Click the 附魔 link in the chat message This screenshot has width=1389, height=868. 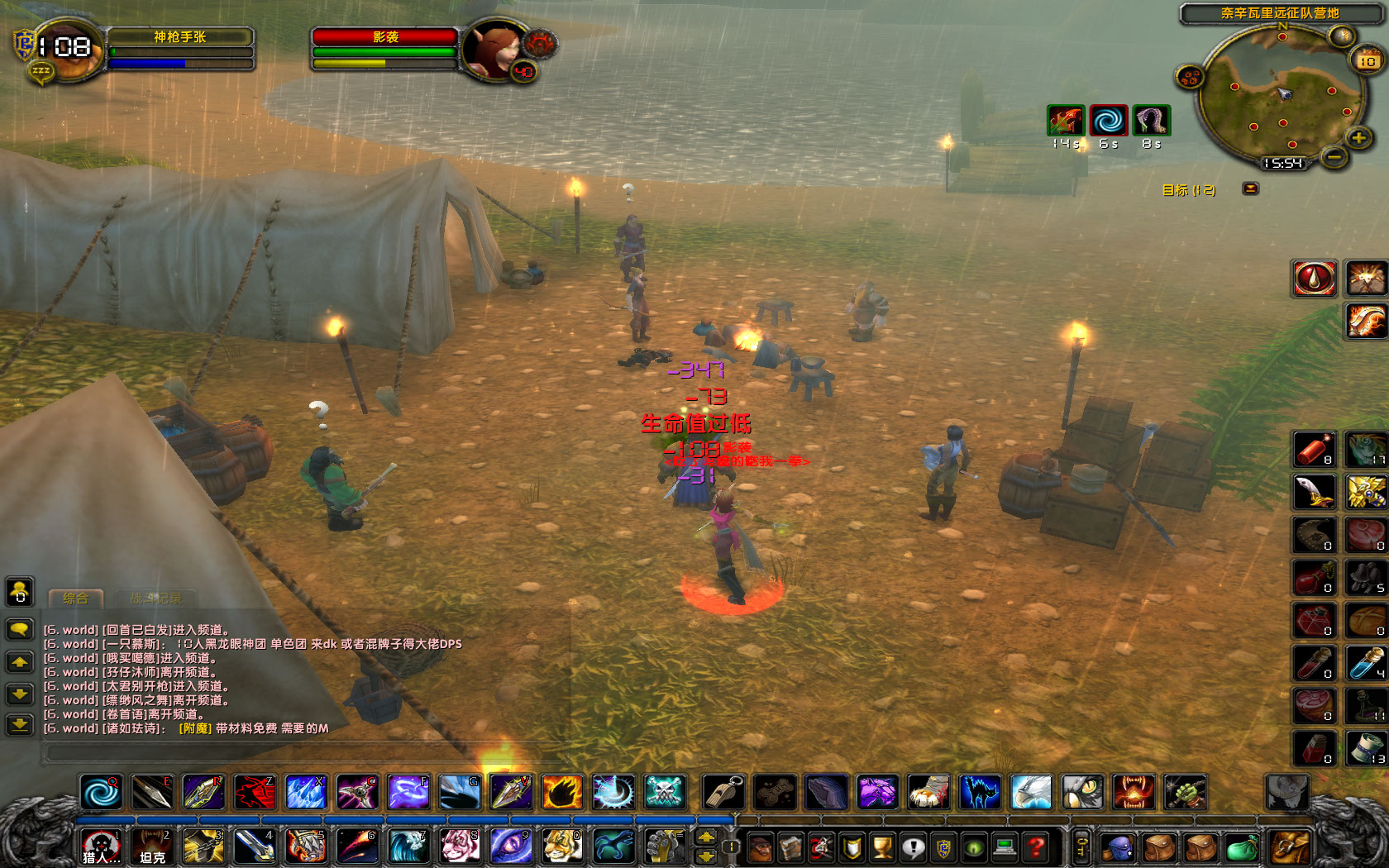click(x=195, y=728)
